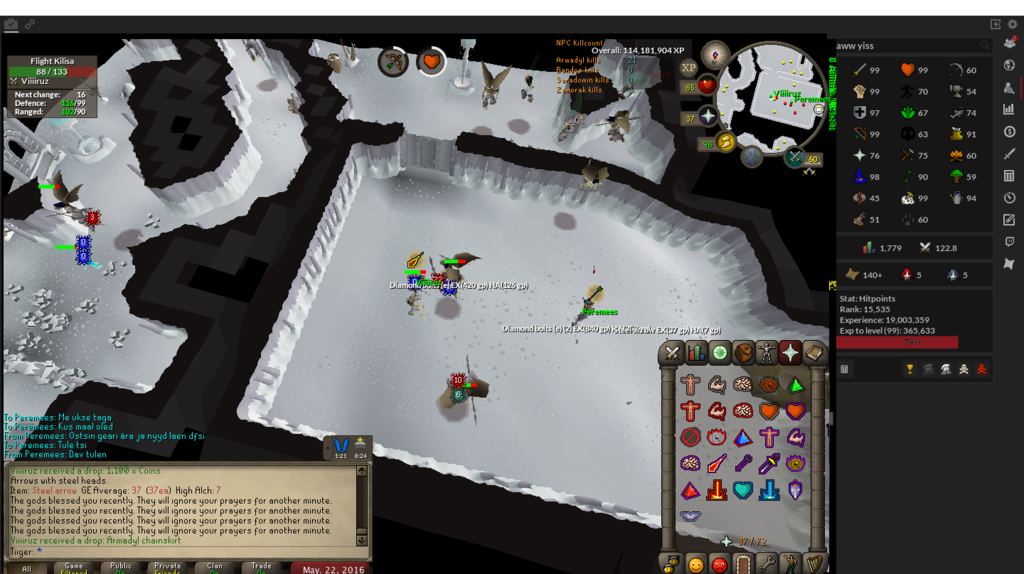Select the Trade chat filter tab
1024x574 pixels.
260,567
